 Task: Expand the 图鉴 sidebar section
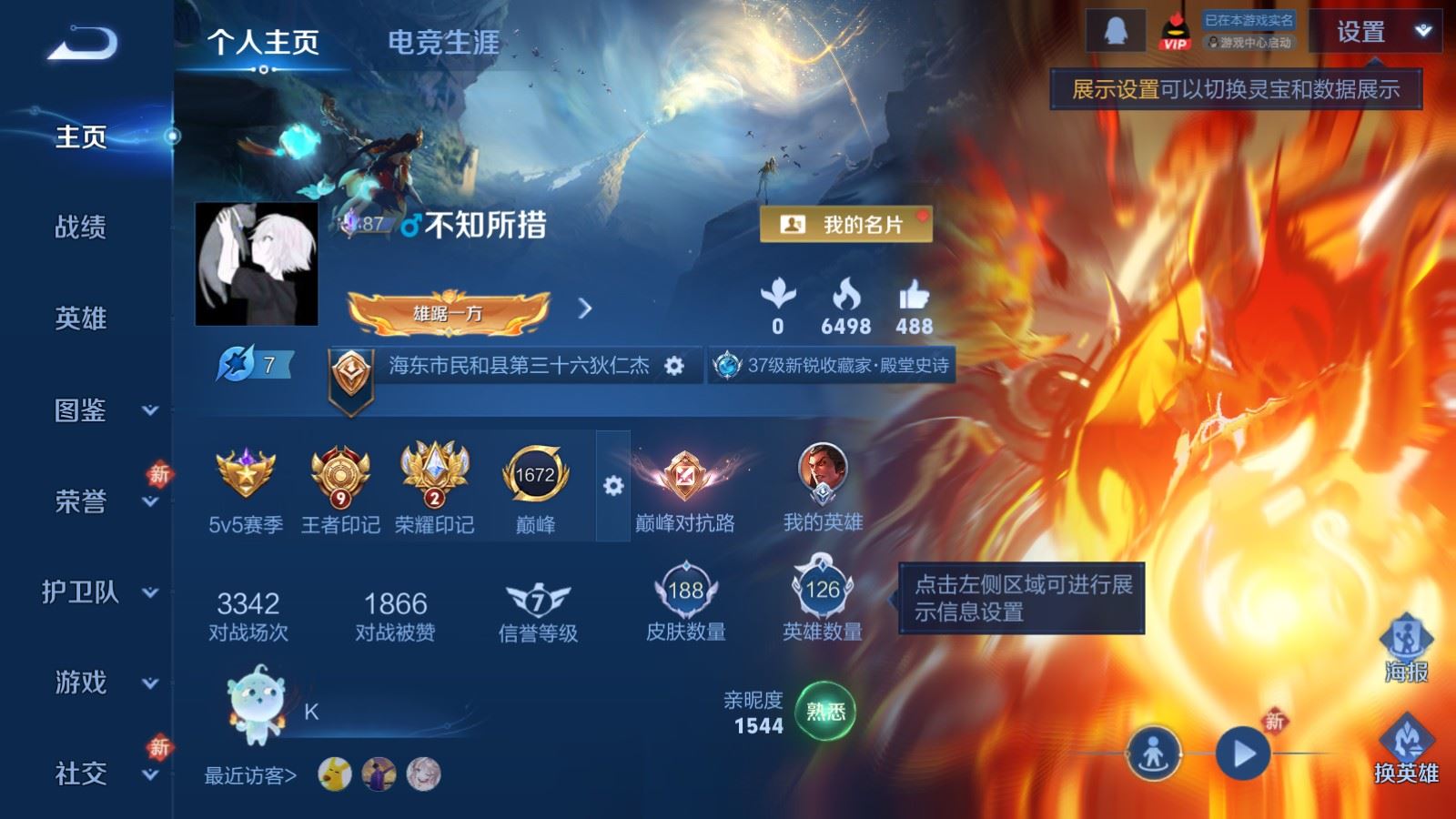[x=80, y=411]
